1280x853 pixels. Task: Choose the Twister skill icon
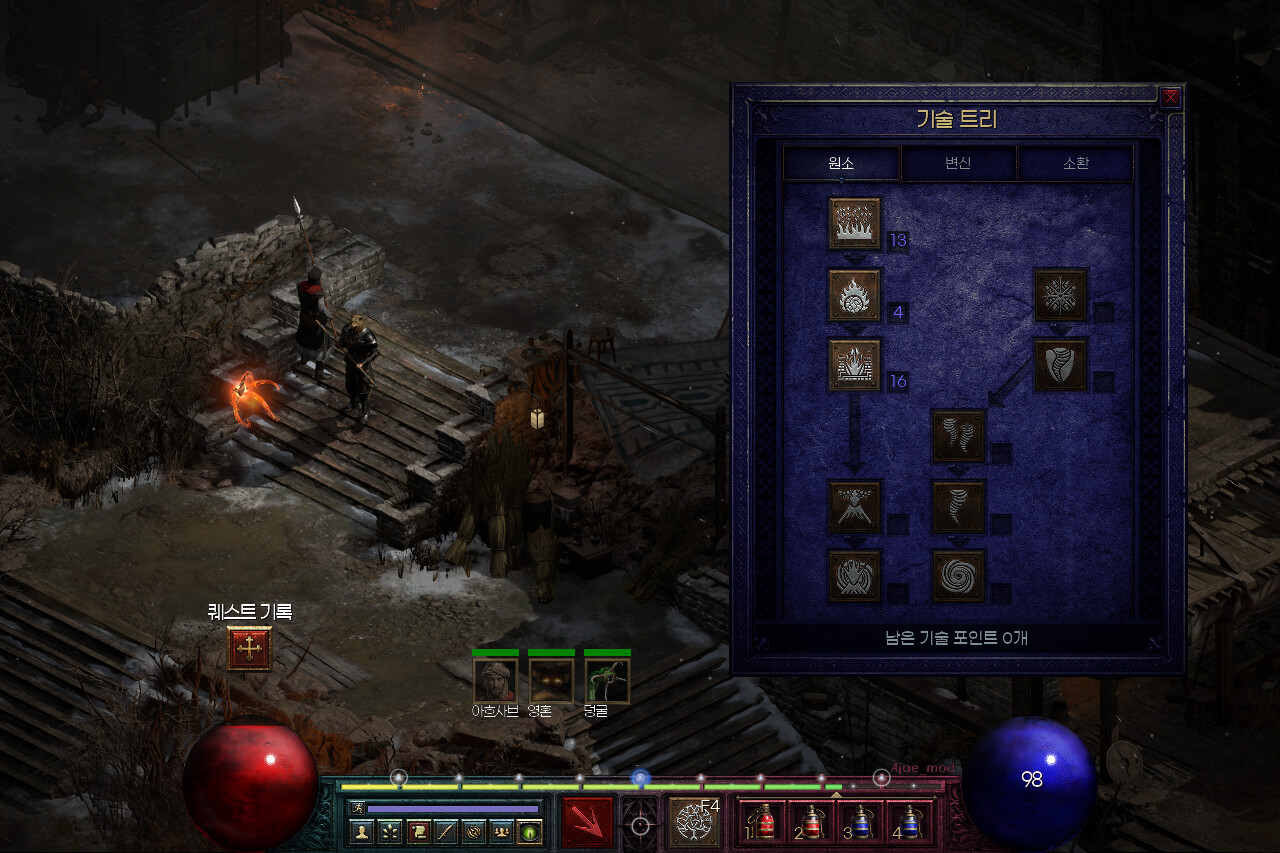tap(959, 436)
